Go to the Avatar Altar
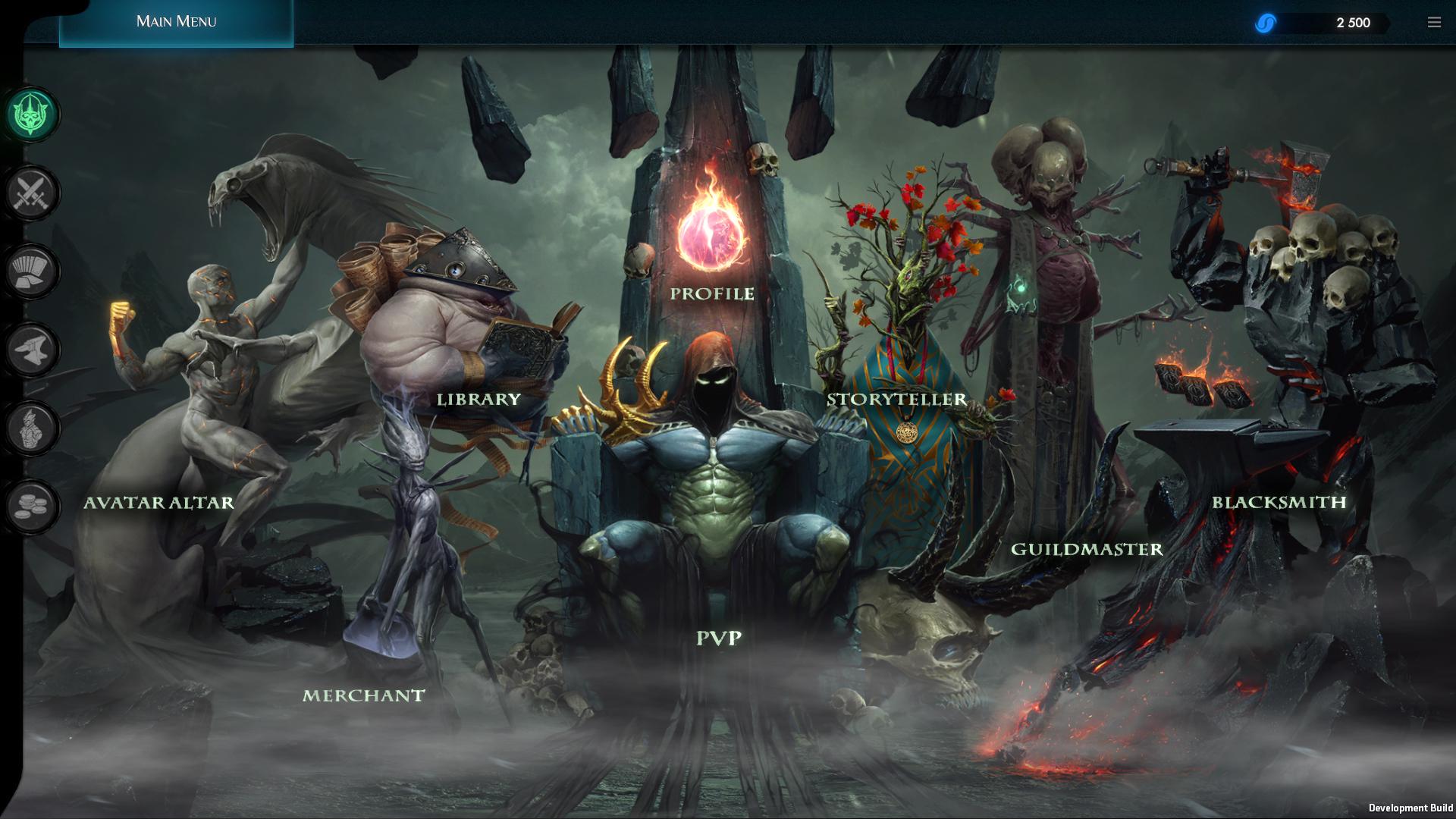This screenshot has height=819, width=1456. coord(158,503)
